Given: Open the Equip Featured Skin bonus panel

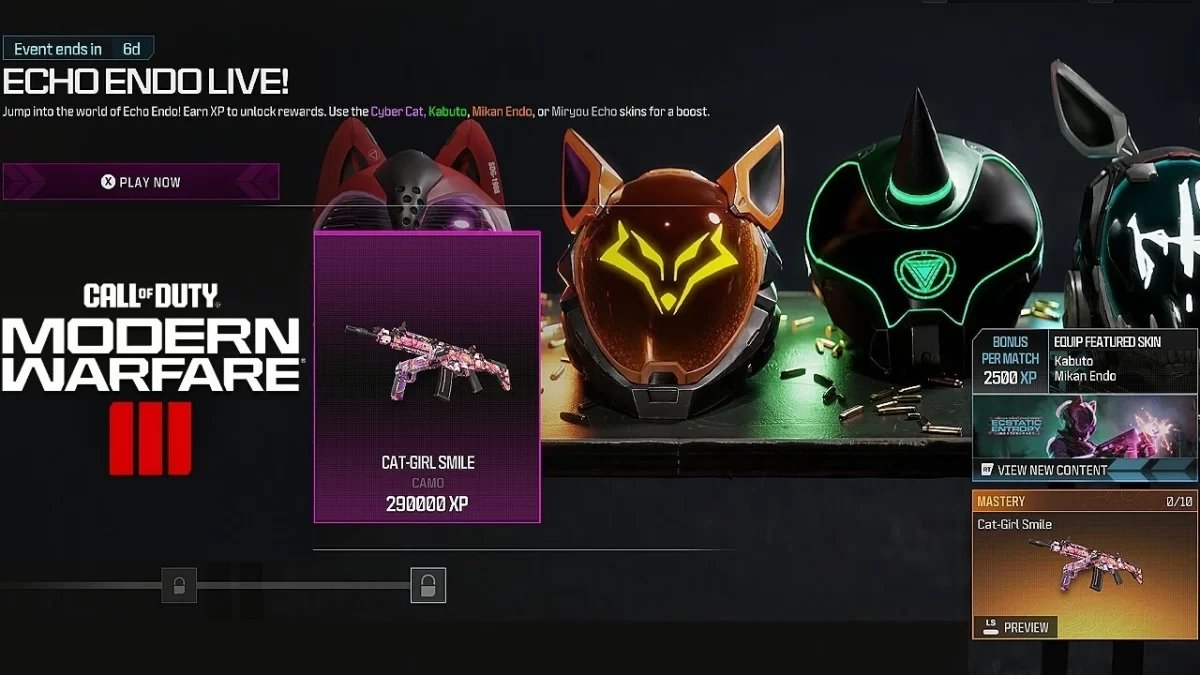Looking at the screenshot, I should (x=1084, y=360).
